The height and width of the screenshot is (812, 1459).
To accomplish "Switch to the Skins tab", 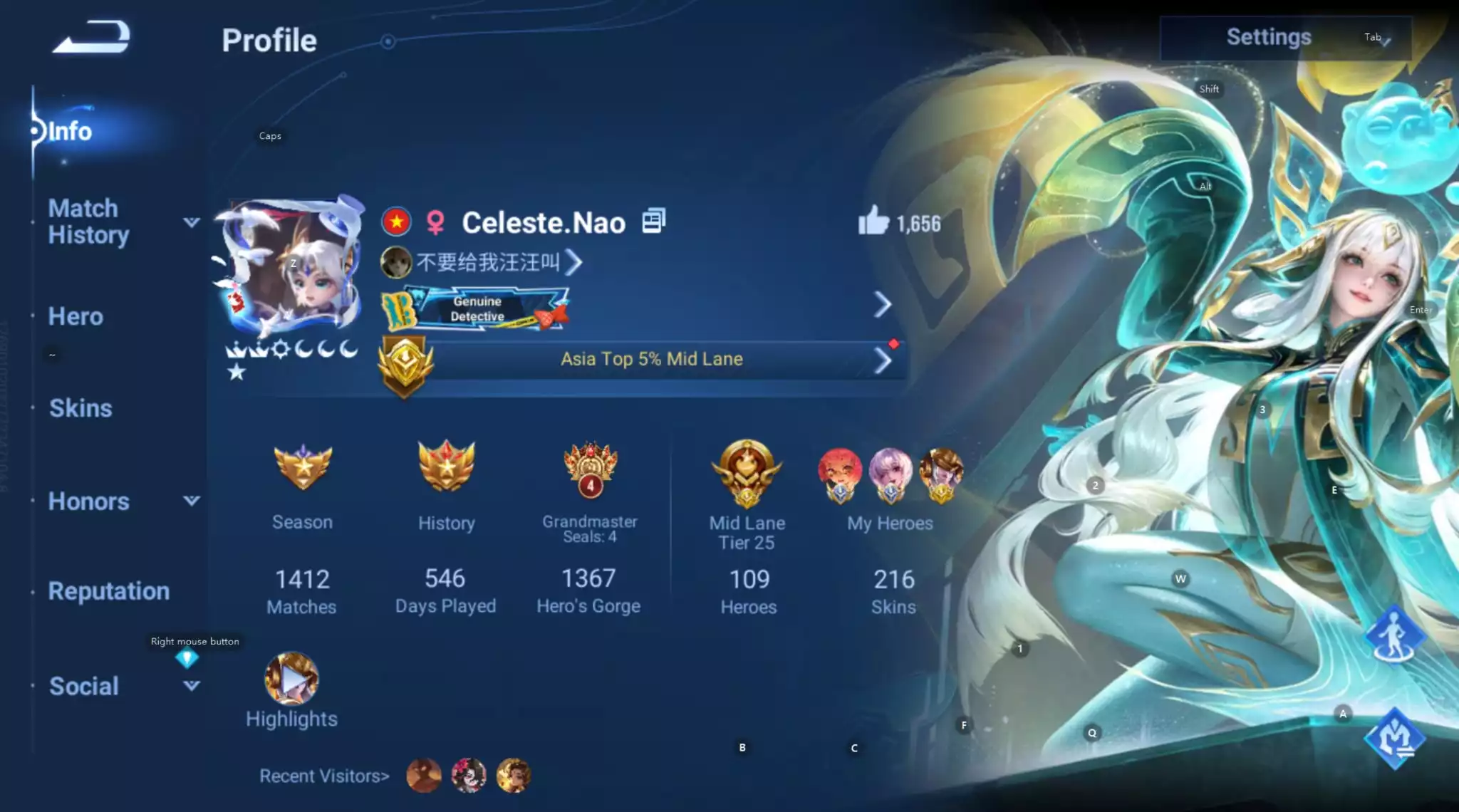I will [x=79, y=407].
